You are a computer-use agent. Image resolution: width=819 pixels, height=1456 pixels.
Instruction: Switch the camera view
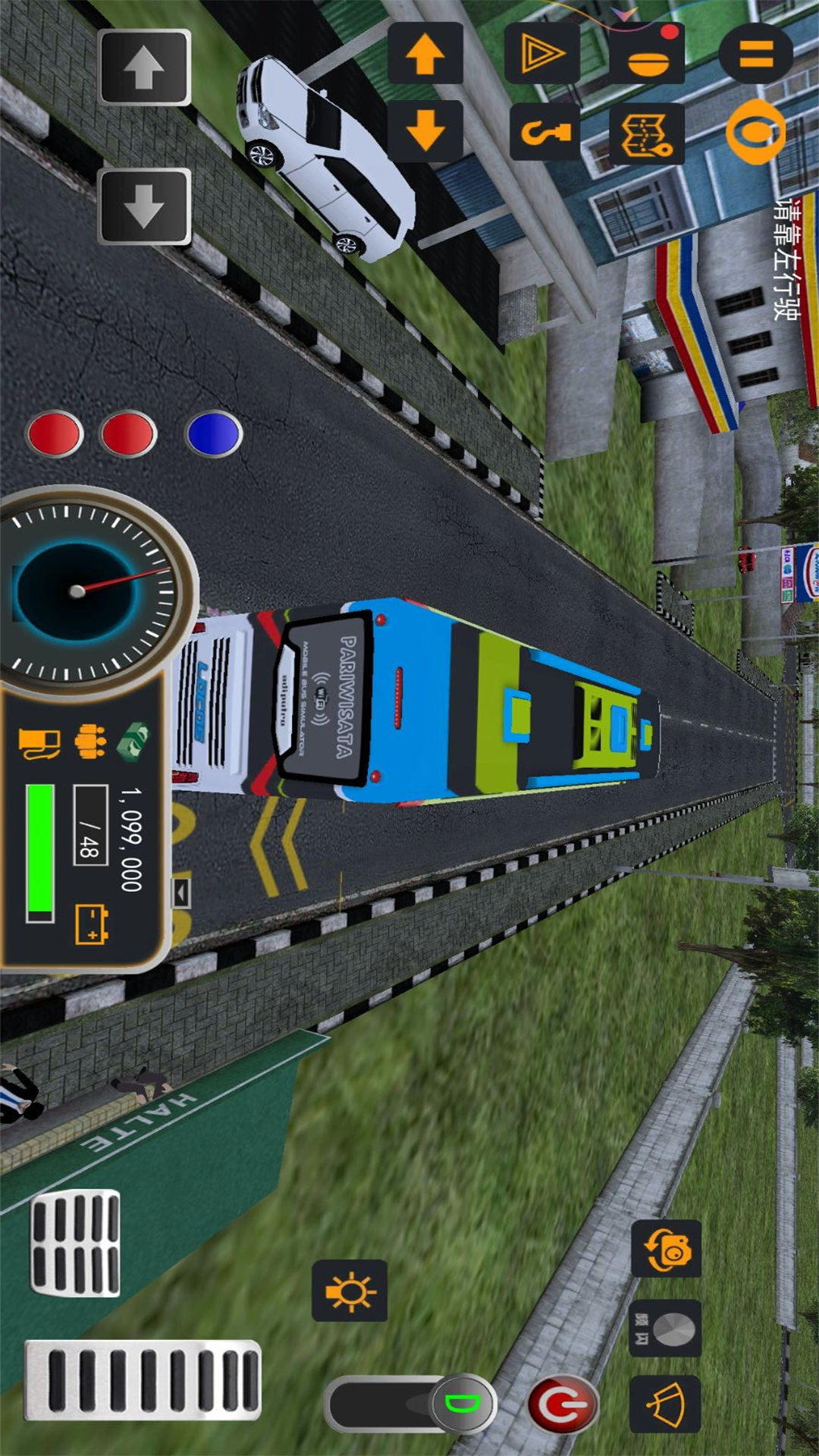point(666,1249)
